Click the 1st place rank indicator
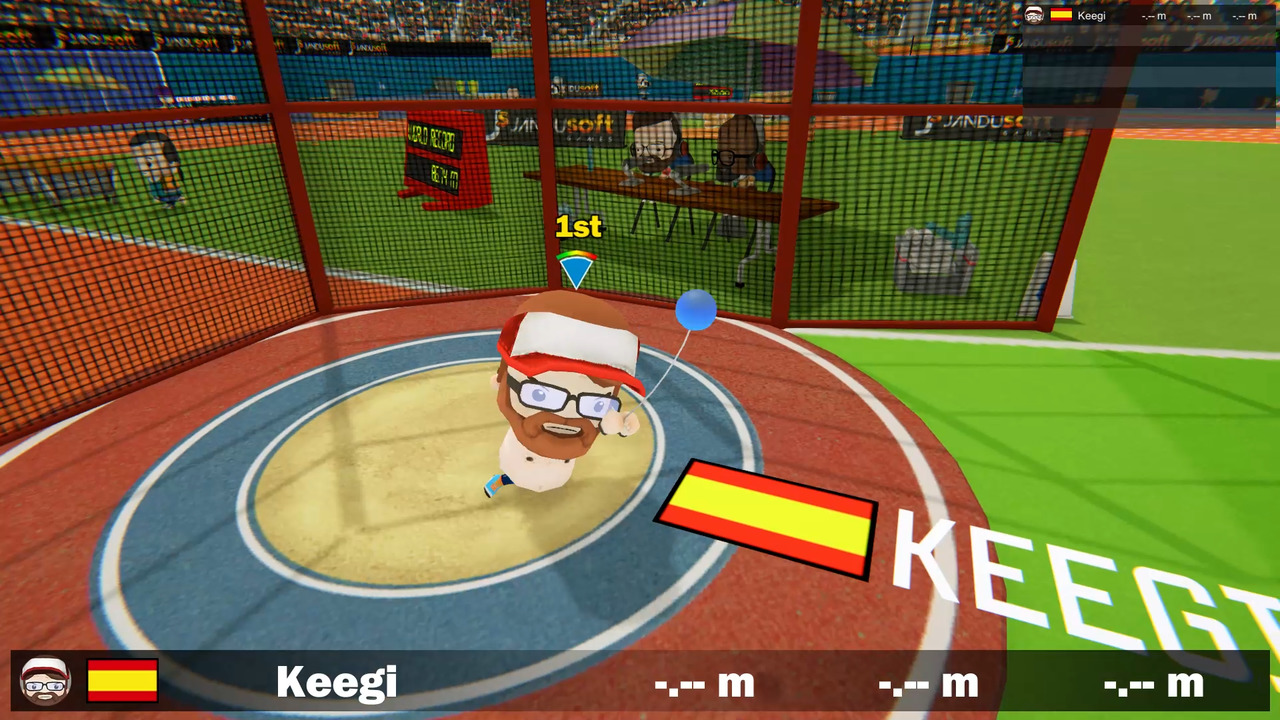This screenshot has width=1280, height=720. click(576, 228)
